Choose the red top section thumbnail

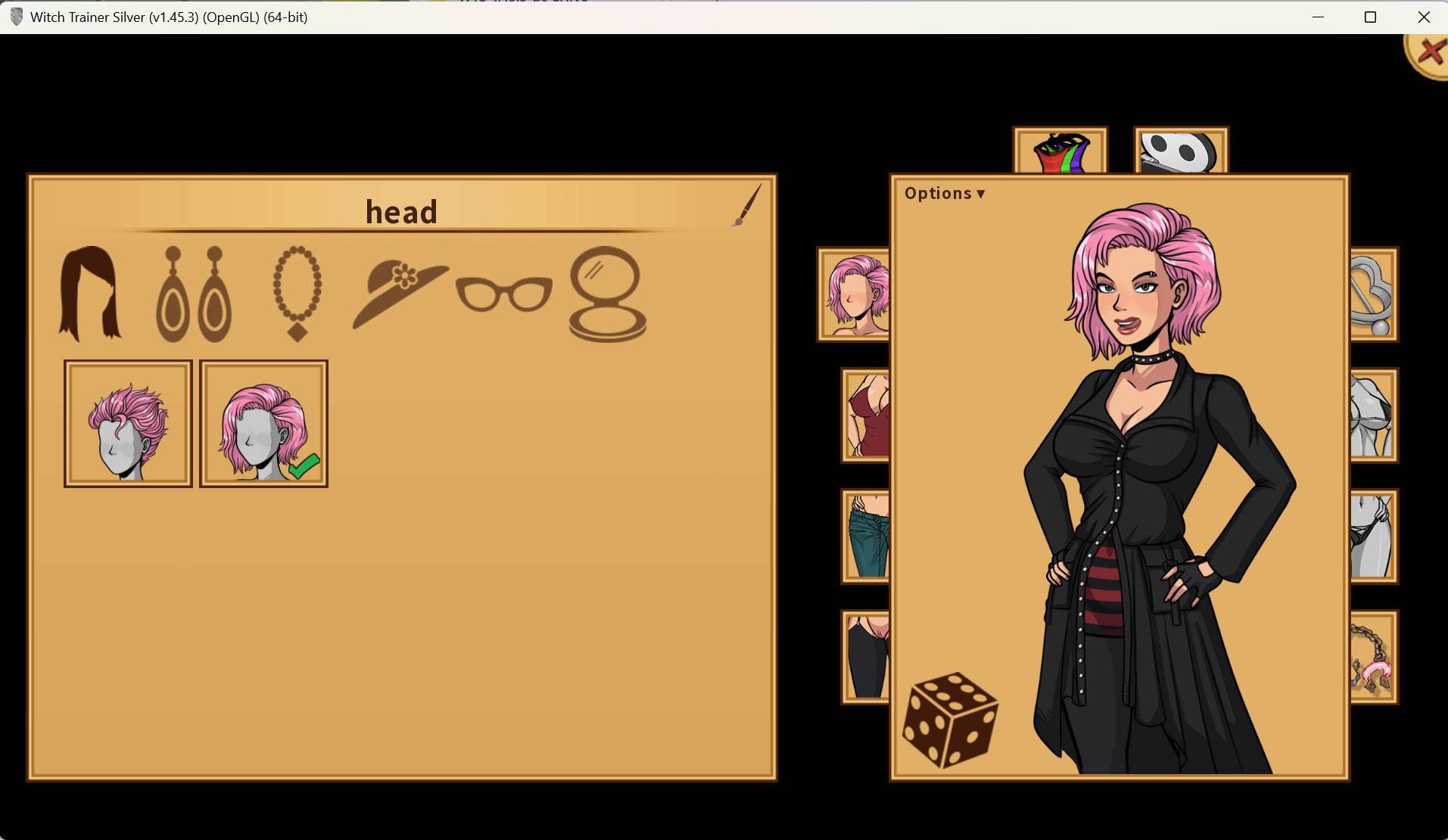[866, 415]
